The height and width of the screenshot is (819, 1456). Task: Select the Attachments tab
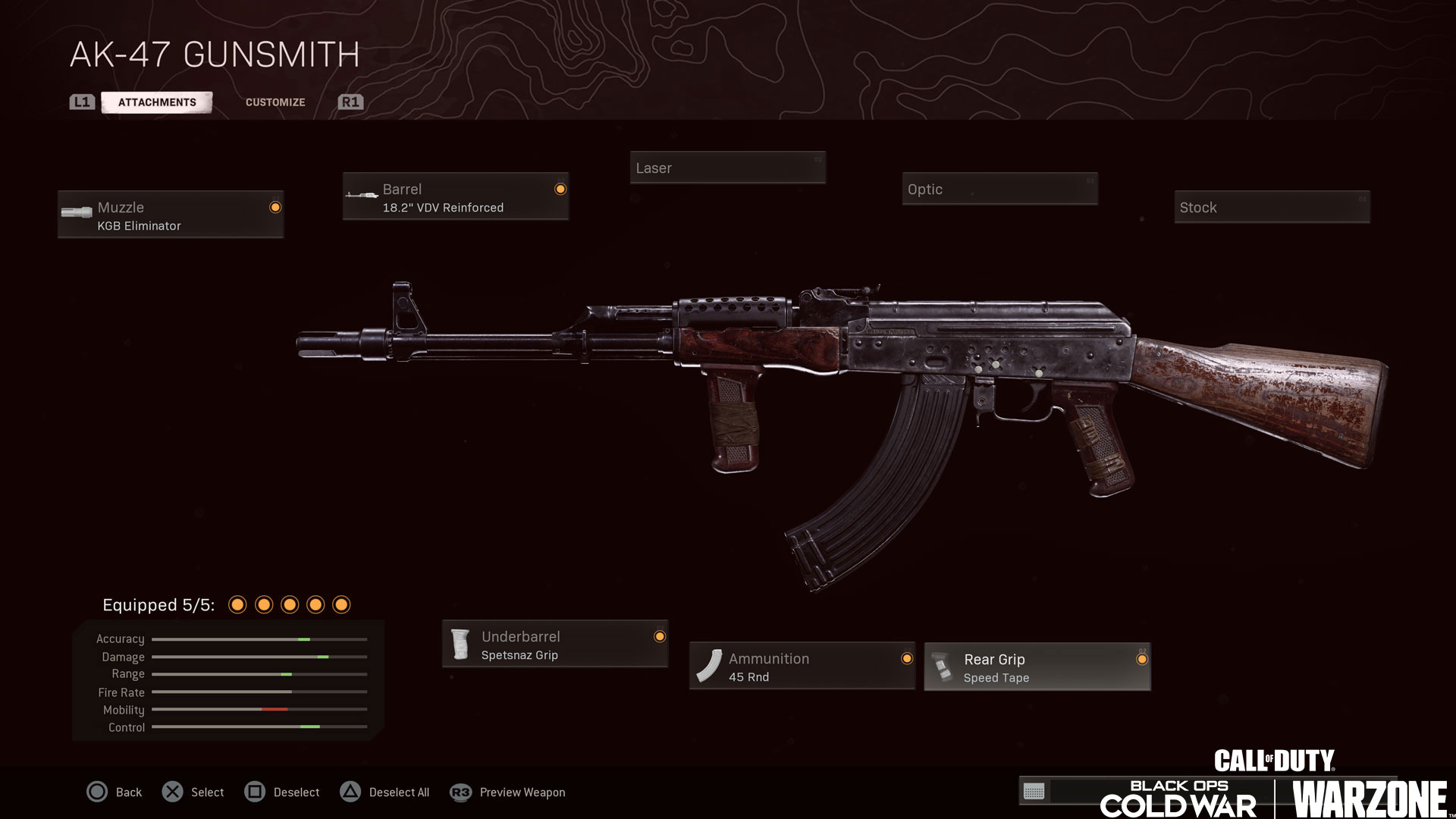coord(157,102)
